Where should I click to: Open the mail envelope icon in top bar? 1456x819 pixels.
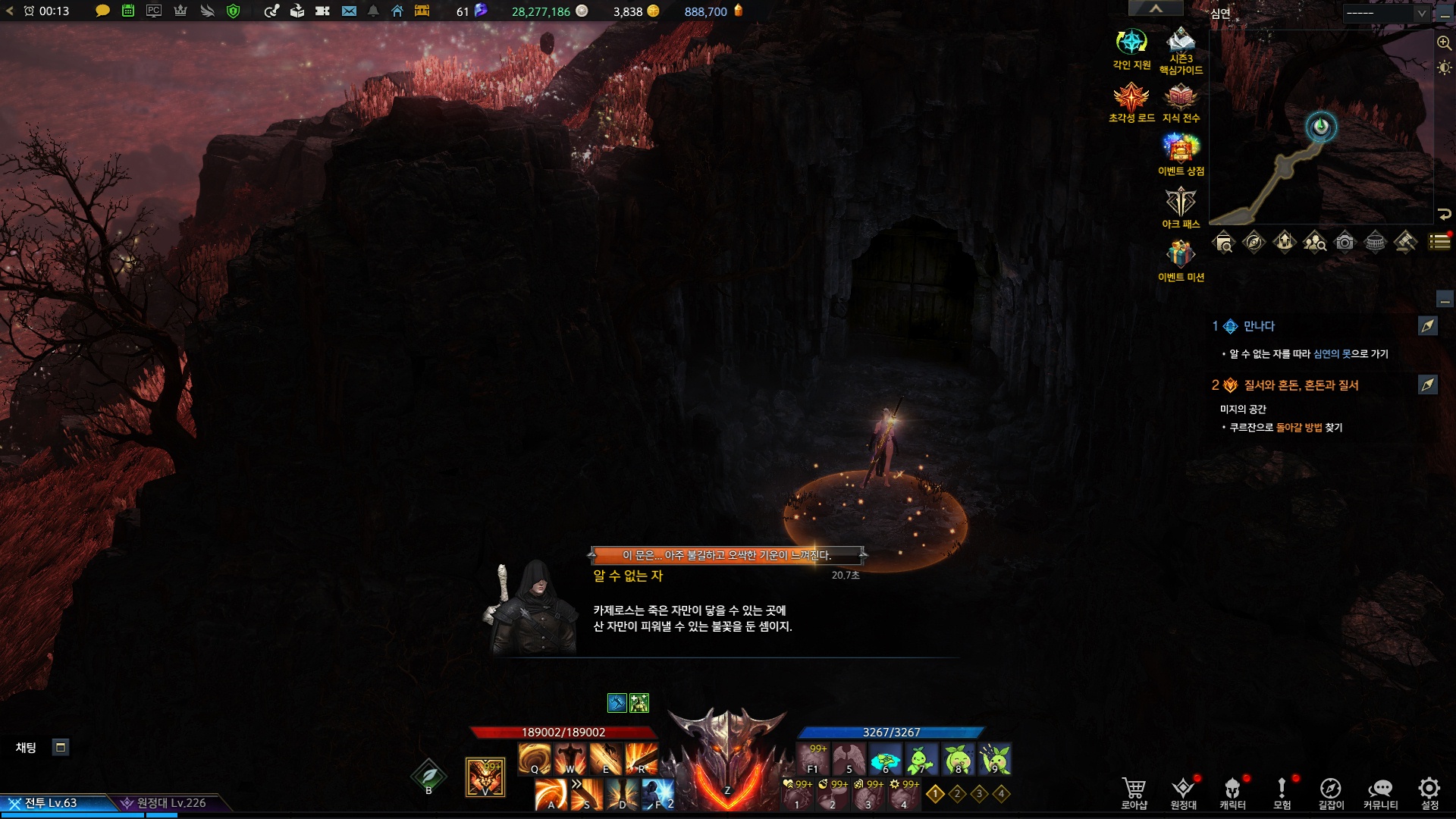click(349, 11)
